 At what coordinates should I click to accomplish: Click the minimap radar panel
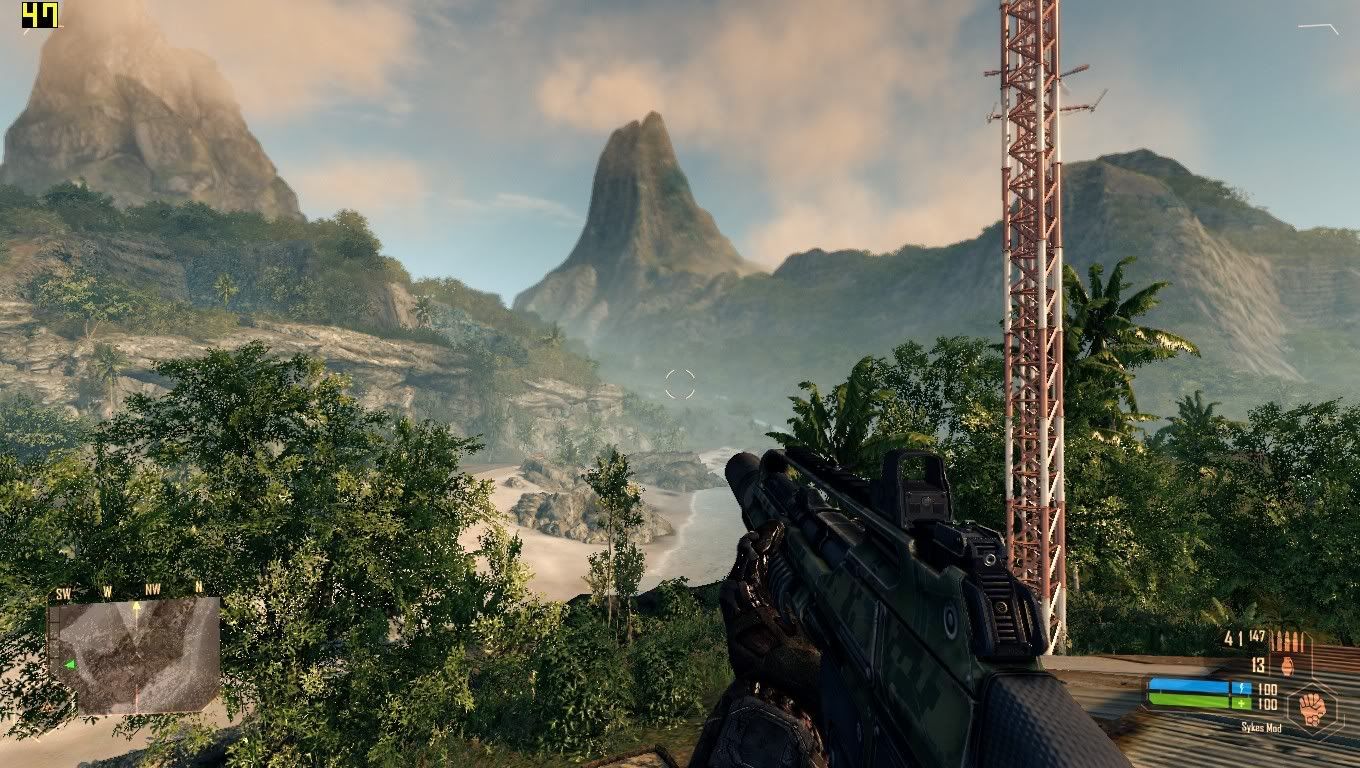click(134, 655)
